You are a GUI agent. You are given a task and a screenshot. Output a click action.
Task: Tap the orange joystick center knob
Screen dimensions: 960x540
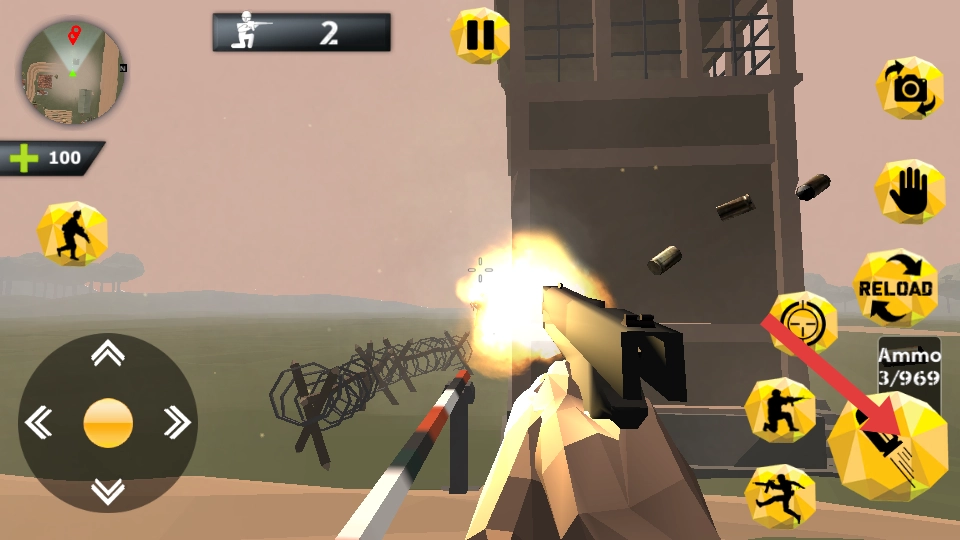[x=108, y=422]
